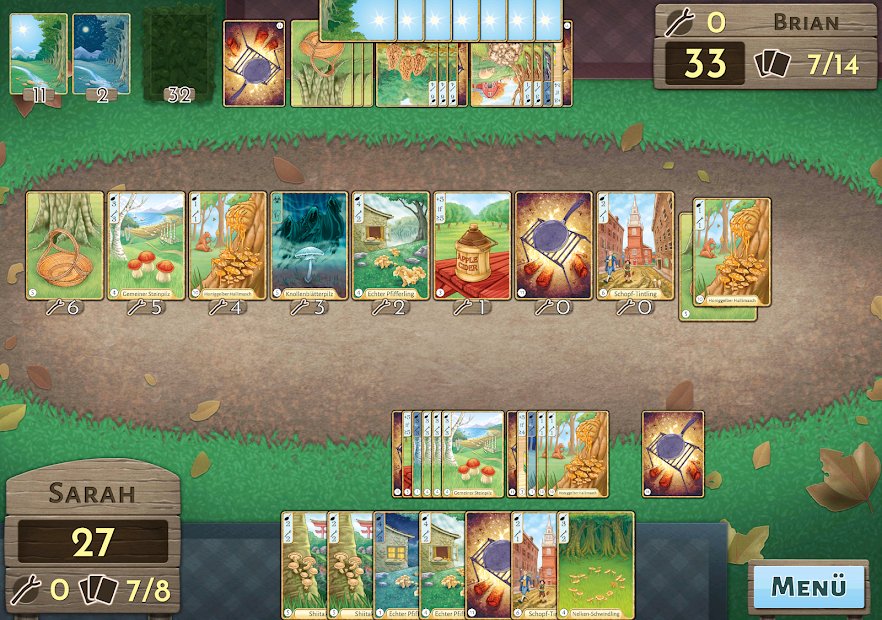Select Sarah's Honiggelber Hallimasch card stack
The image size is (882, 620).
(x=573, y=454)
